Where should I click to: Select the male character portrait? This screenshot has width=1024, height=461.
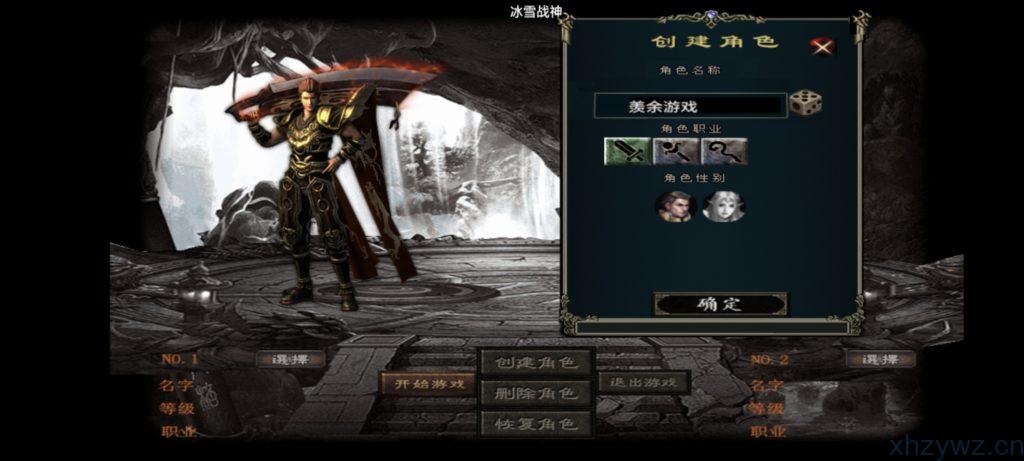674,205
